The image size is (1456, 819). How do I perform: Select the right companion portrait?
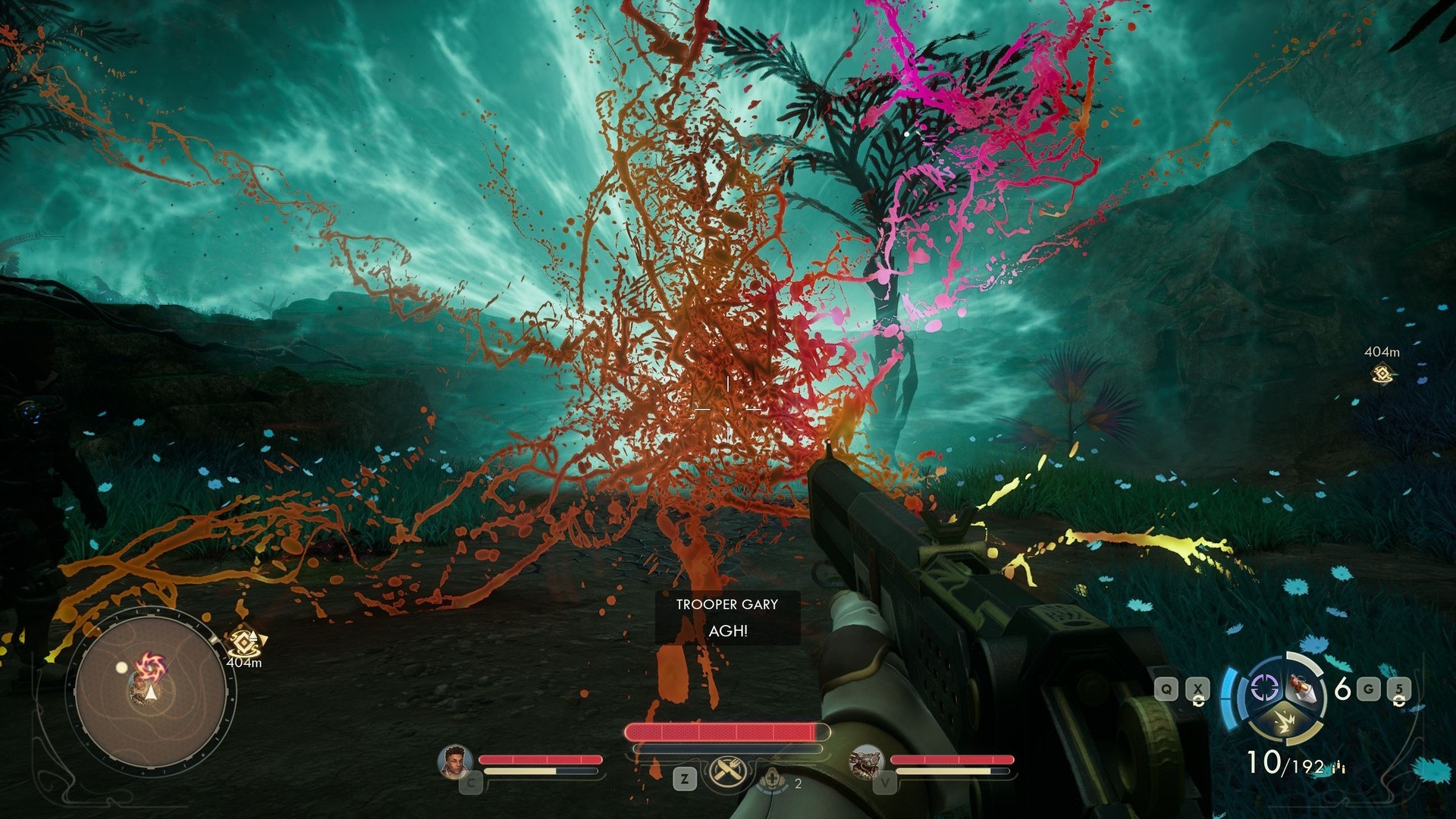pyautogui.click(x=865, y=761)
